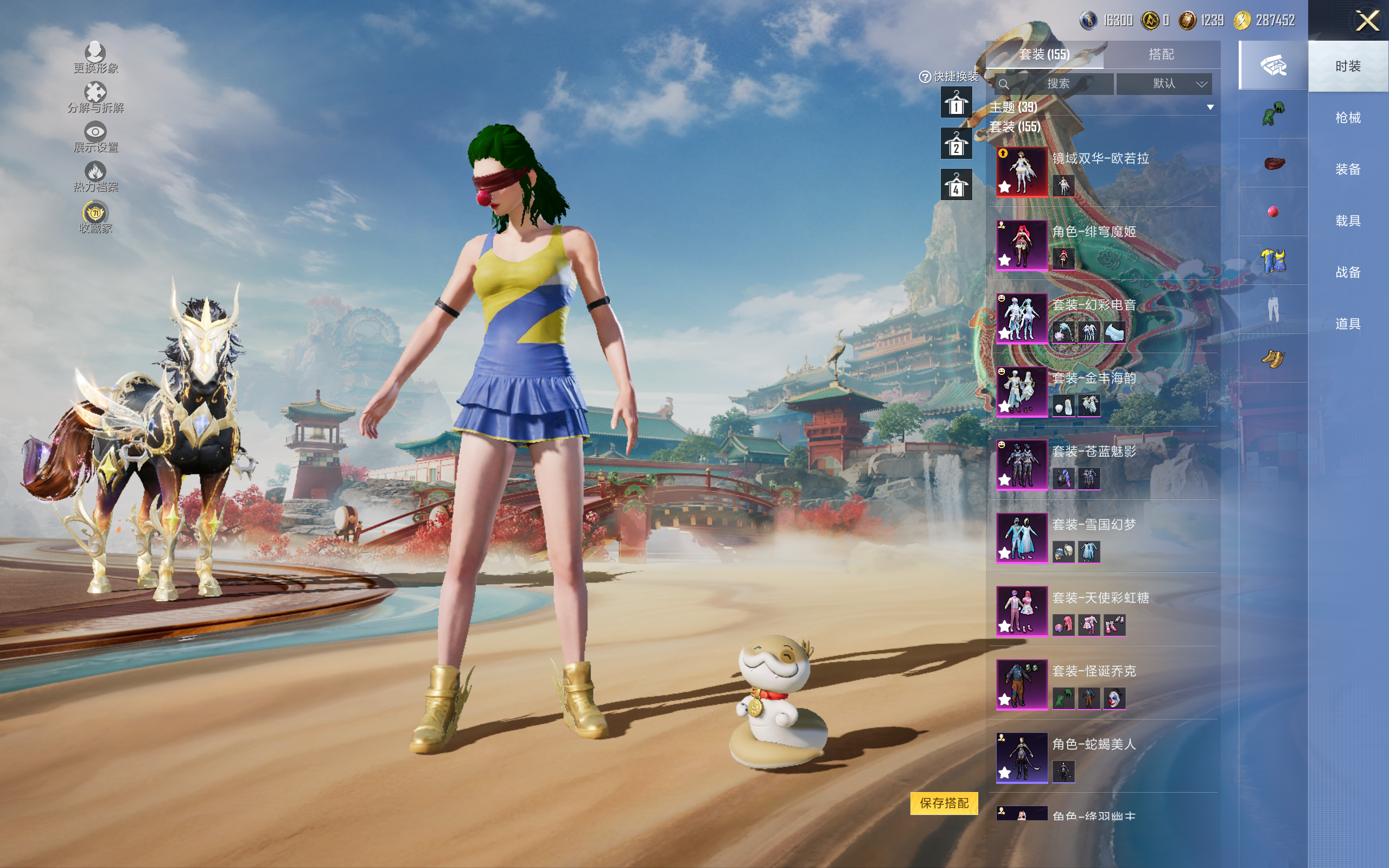Select the 战备 category
This screenshot has height=868, width=1389.
tap(1347, 272)
